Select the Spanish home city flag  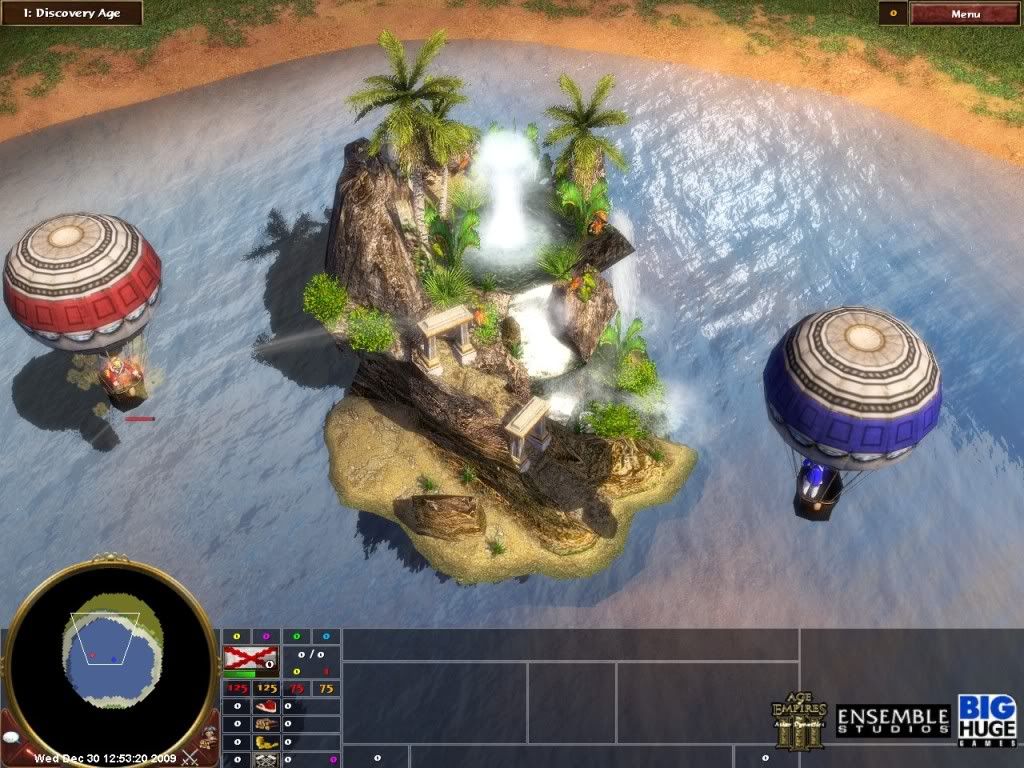coord(249,658)
